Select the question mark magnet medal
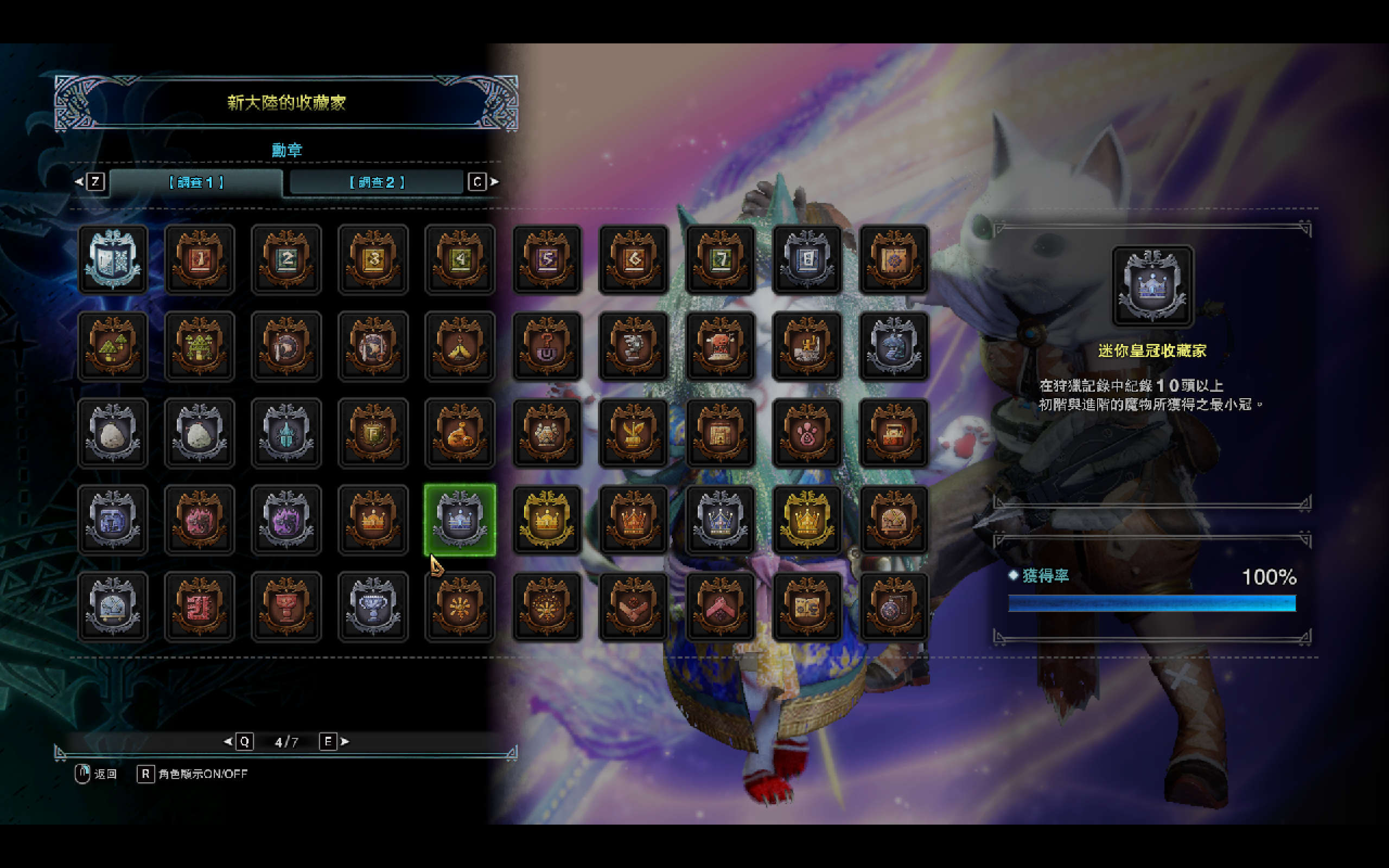This screenshot has width=1389, height=868. pyautogui.click(x=546, y=347)
